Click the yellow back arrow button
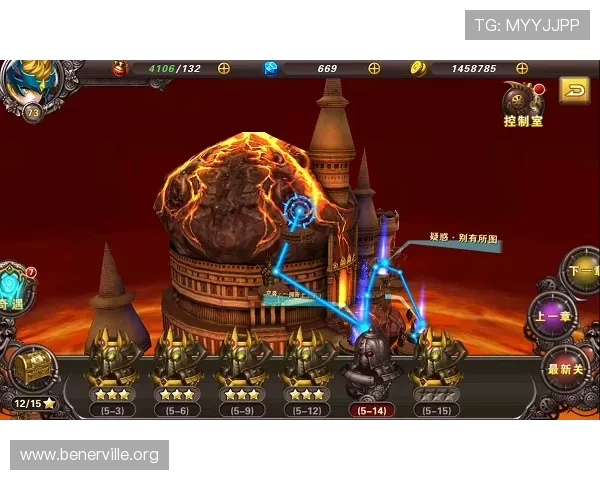The width and height of the screenshot is (600, 480). point(574,91)
